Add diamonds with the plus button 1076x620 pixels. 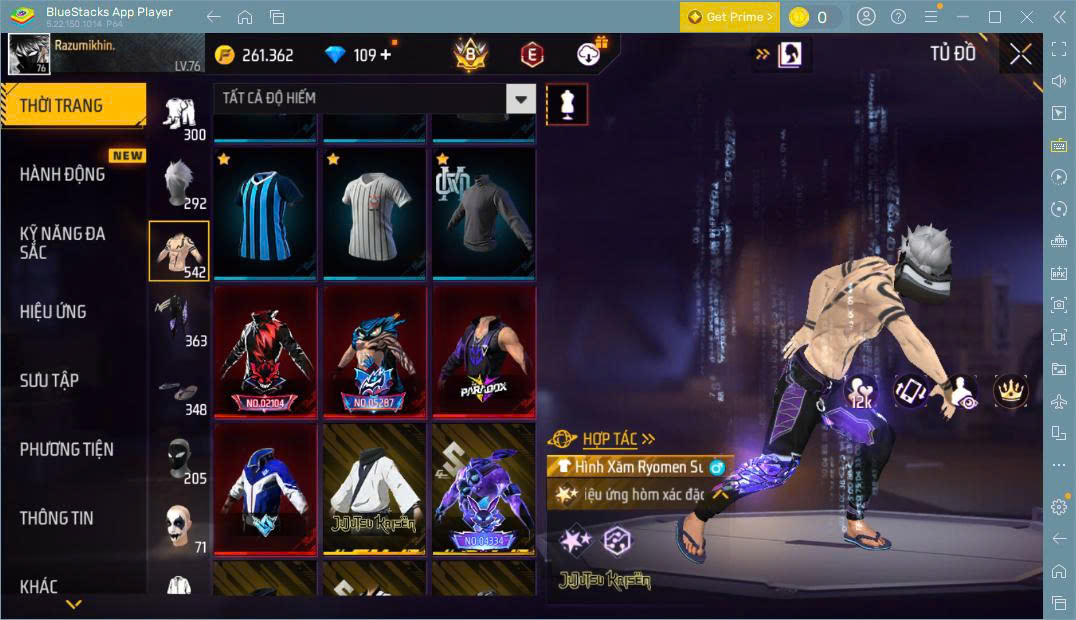tap(386, 55)
